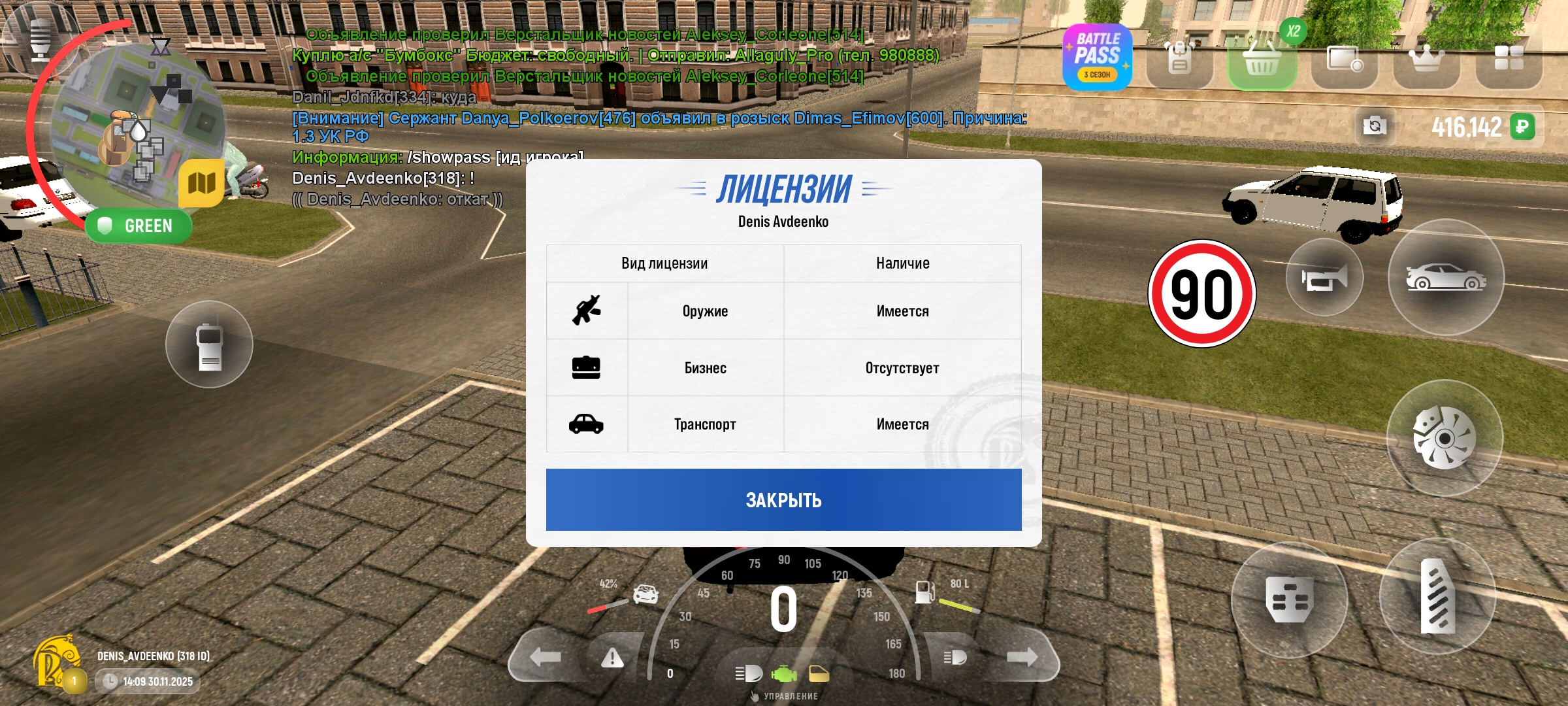This screenshot has width=1568, height=706.
Task: Toggle the green engine icon
Action: tap(784, 673)
